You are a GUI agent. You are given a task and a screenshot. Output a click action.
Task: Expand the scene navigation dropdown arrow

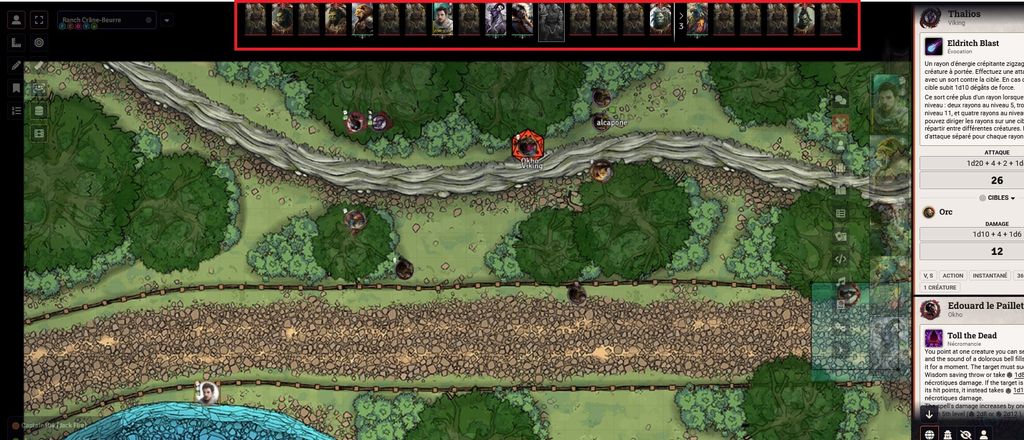pyautogui.click(x=167, y=20)
